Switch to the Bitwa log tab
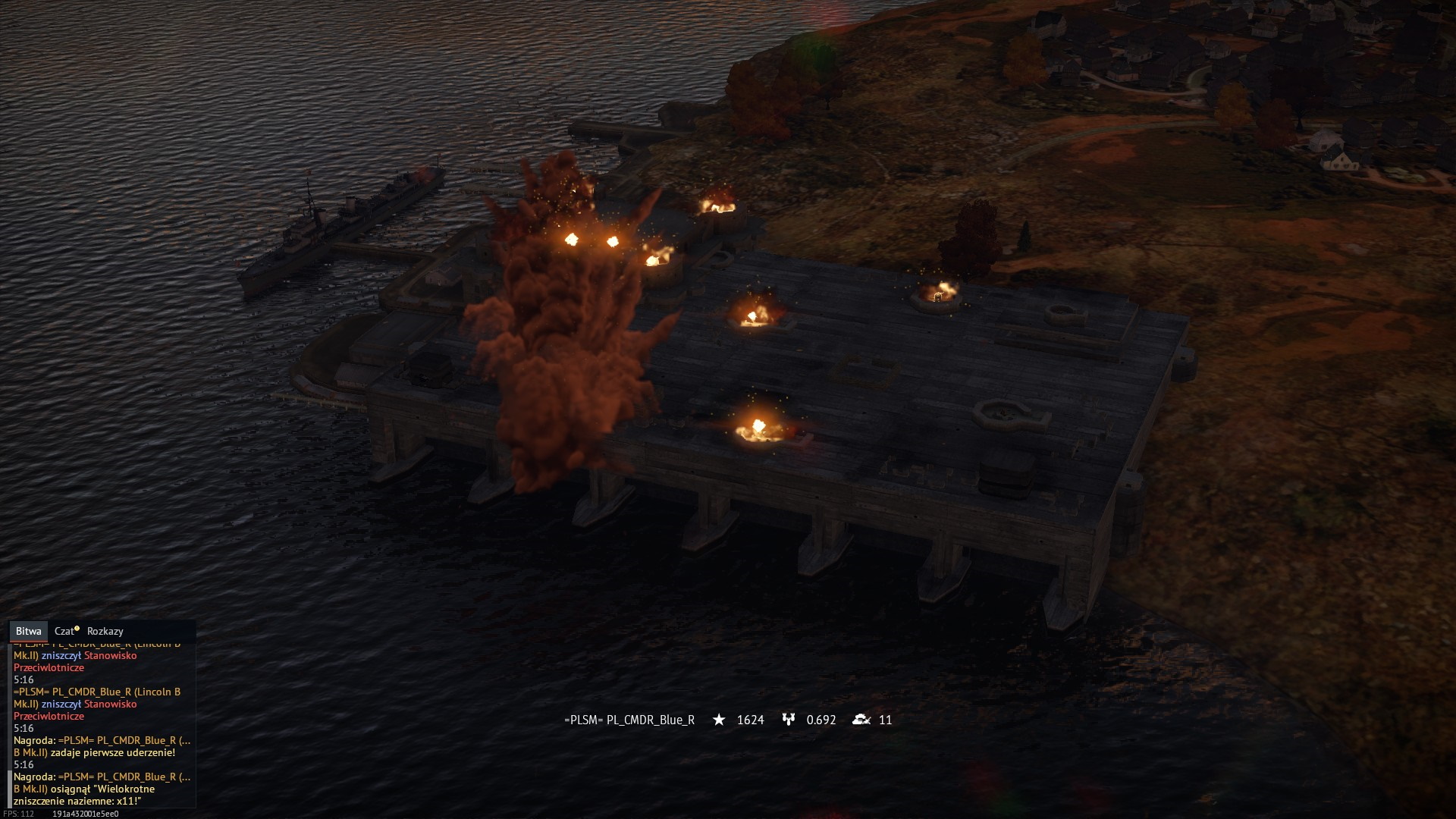1456x819 pixels. (29, 631)
